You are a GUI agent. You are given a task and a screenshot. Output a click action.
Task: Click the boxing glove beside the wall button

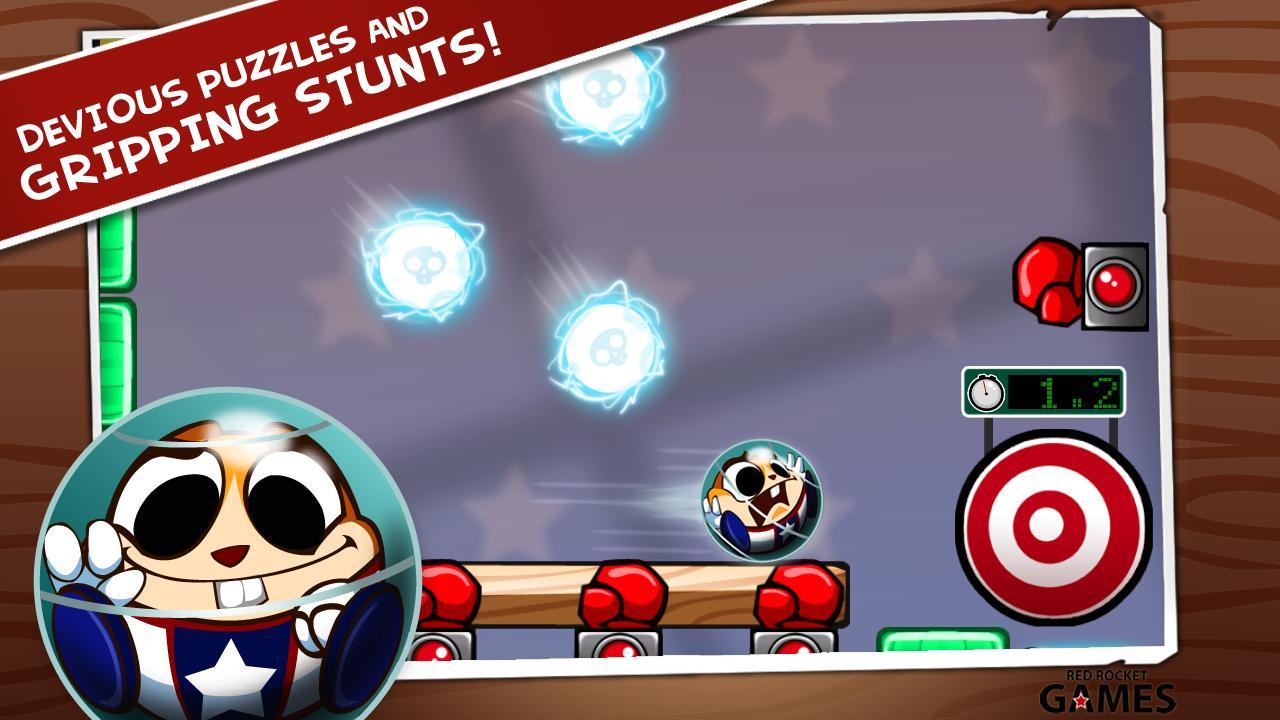(x=1043, y=278)
